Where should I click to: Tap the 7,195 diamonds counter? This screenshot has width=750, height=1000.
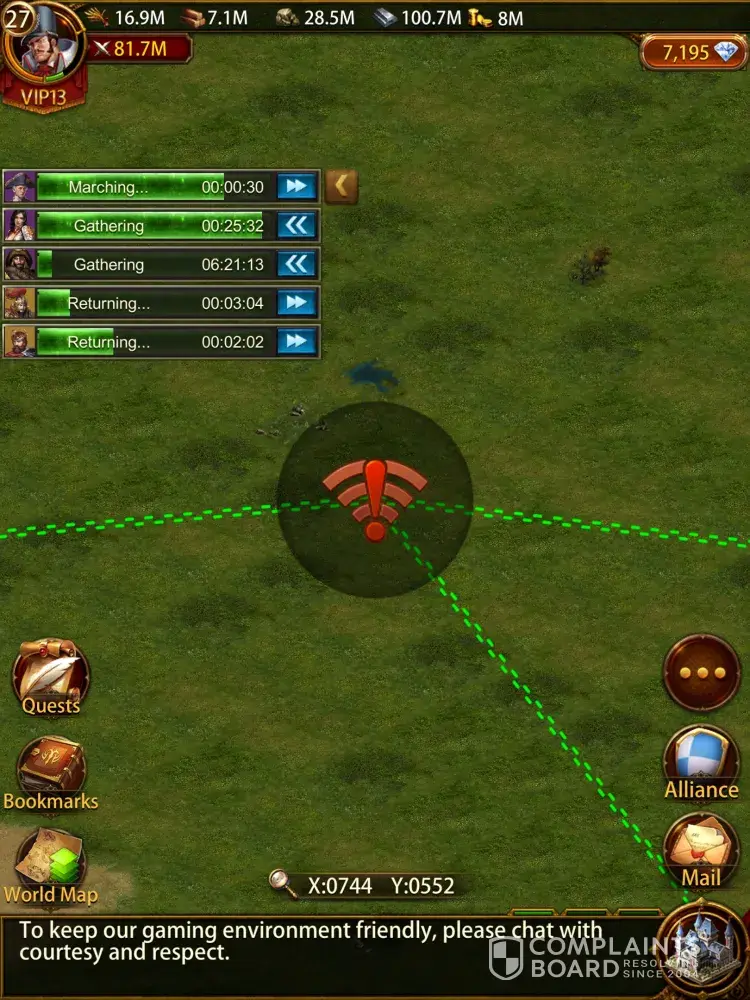point(692,53)
